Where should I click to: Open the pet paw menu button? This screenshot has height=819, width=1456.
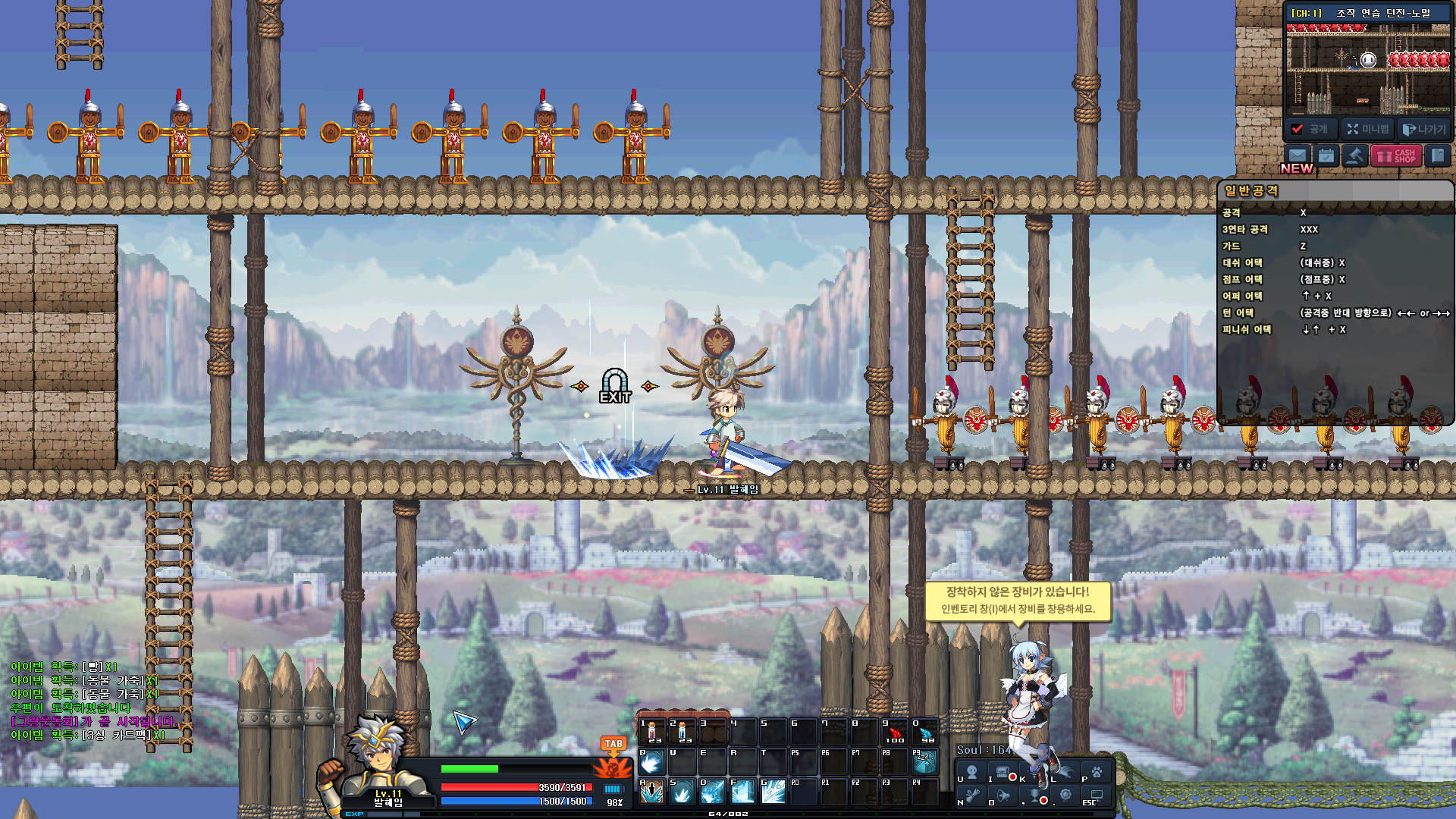pos(1097,773)
